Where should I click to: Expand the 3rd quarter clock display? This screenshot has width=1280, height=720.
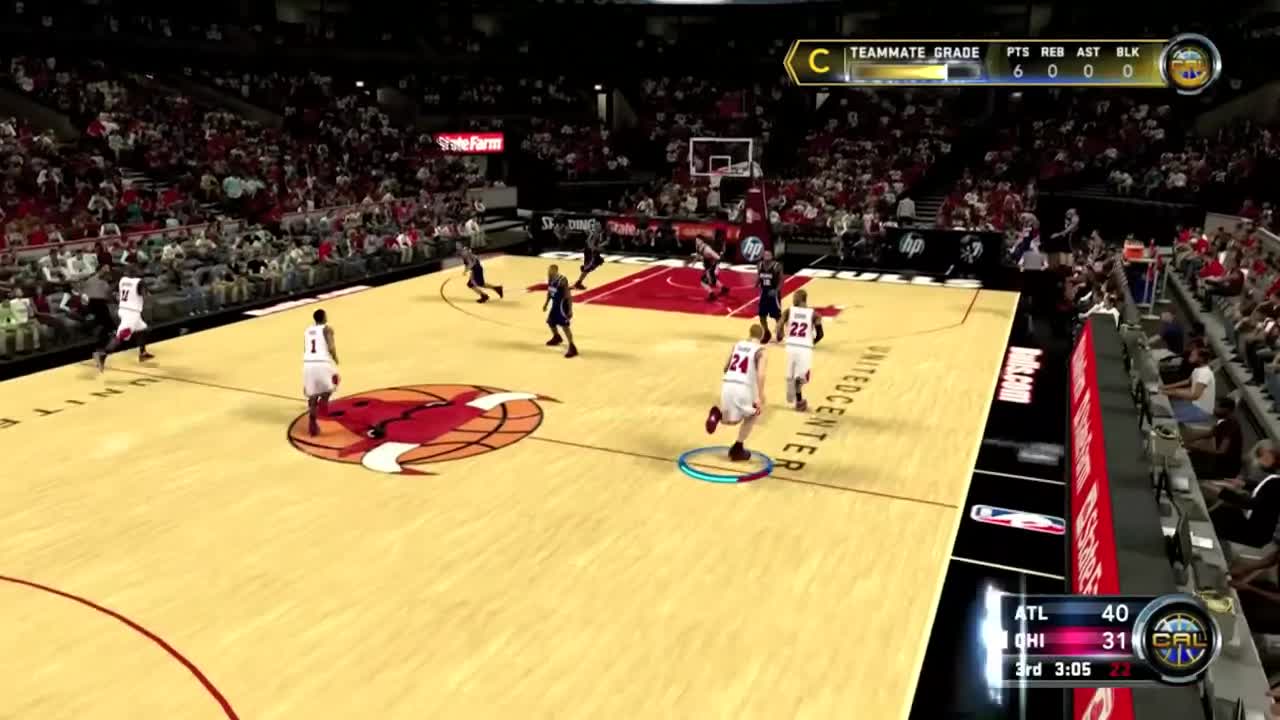tap(1050, 668)
